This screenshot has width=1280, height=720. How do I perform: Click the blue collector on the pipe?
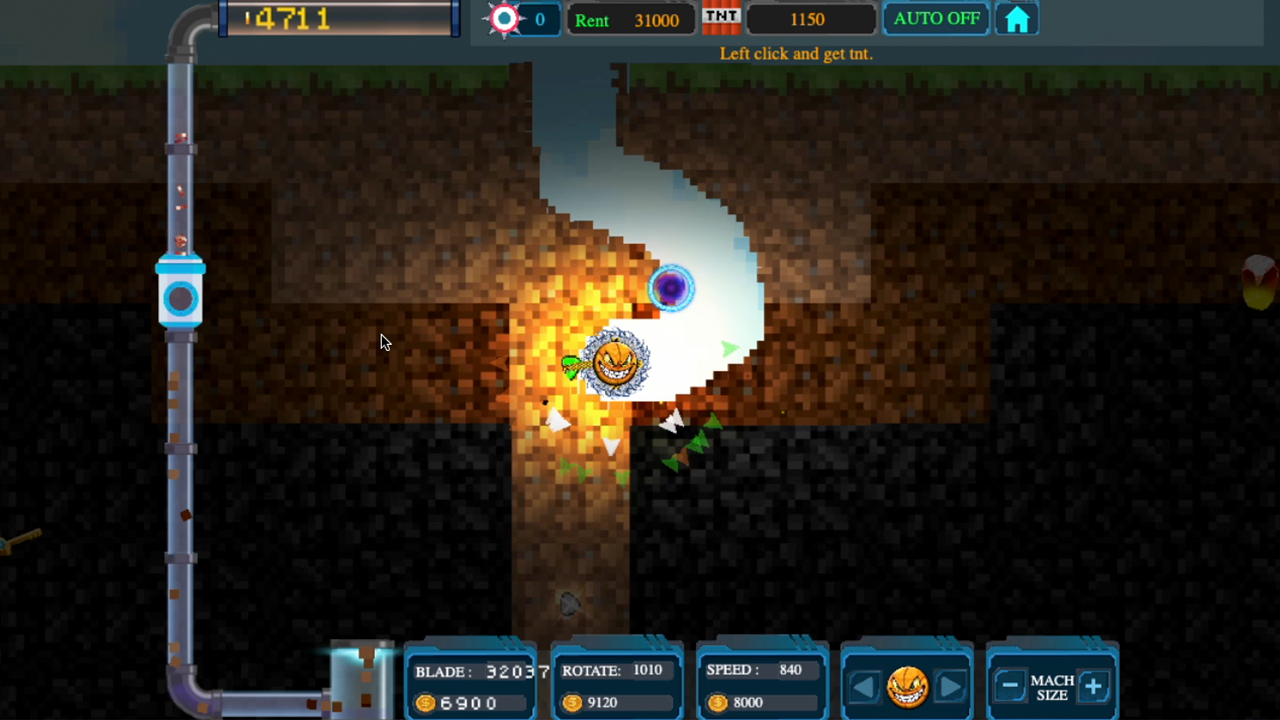click(181, 297)
